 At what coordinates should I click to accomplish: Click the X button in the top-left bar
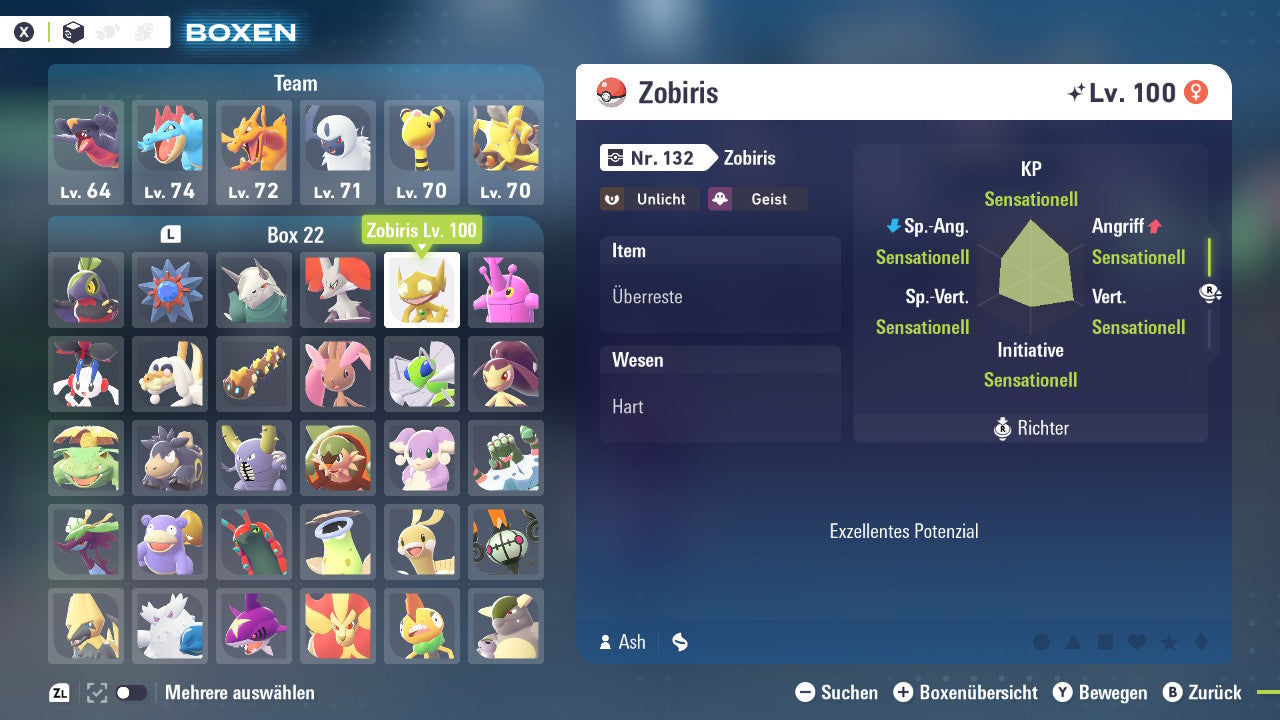click(x=25, y=30)
